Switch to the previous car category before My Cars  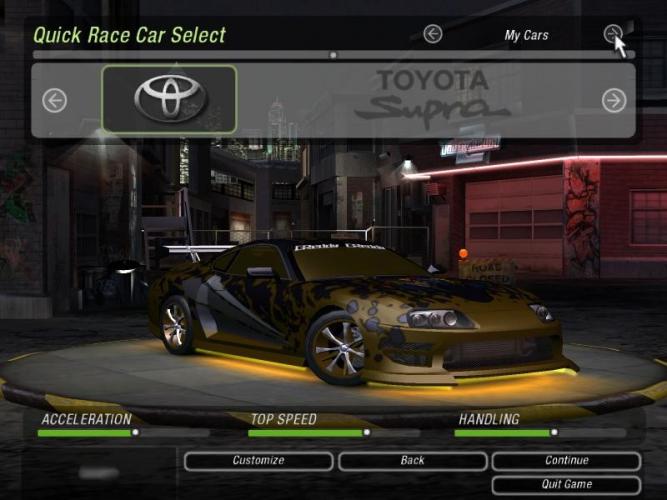coord(432,34)
